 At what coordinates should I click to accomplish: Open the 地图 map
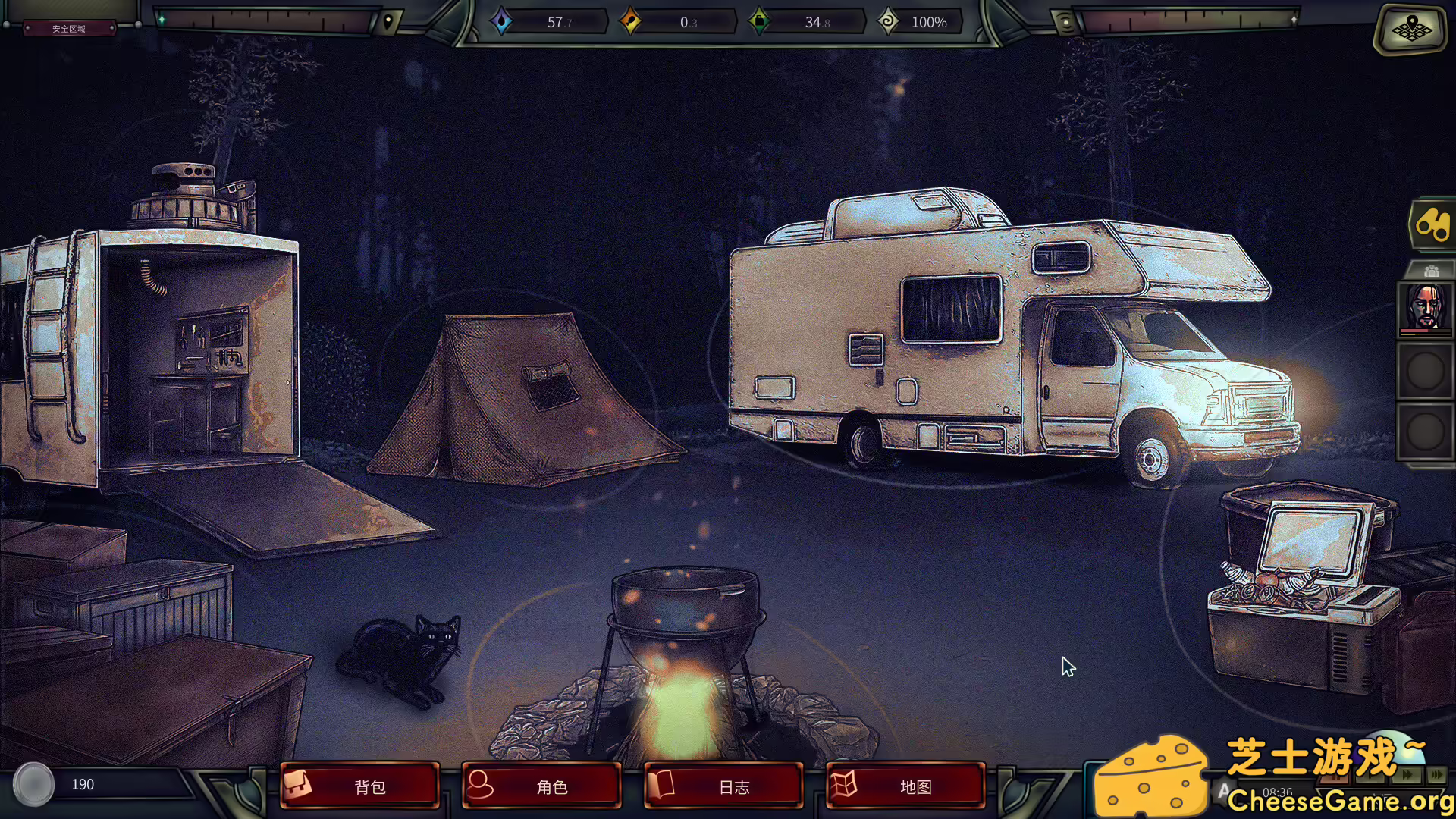(x=905, y=786)
